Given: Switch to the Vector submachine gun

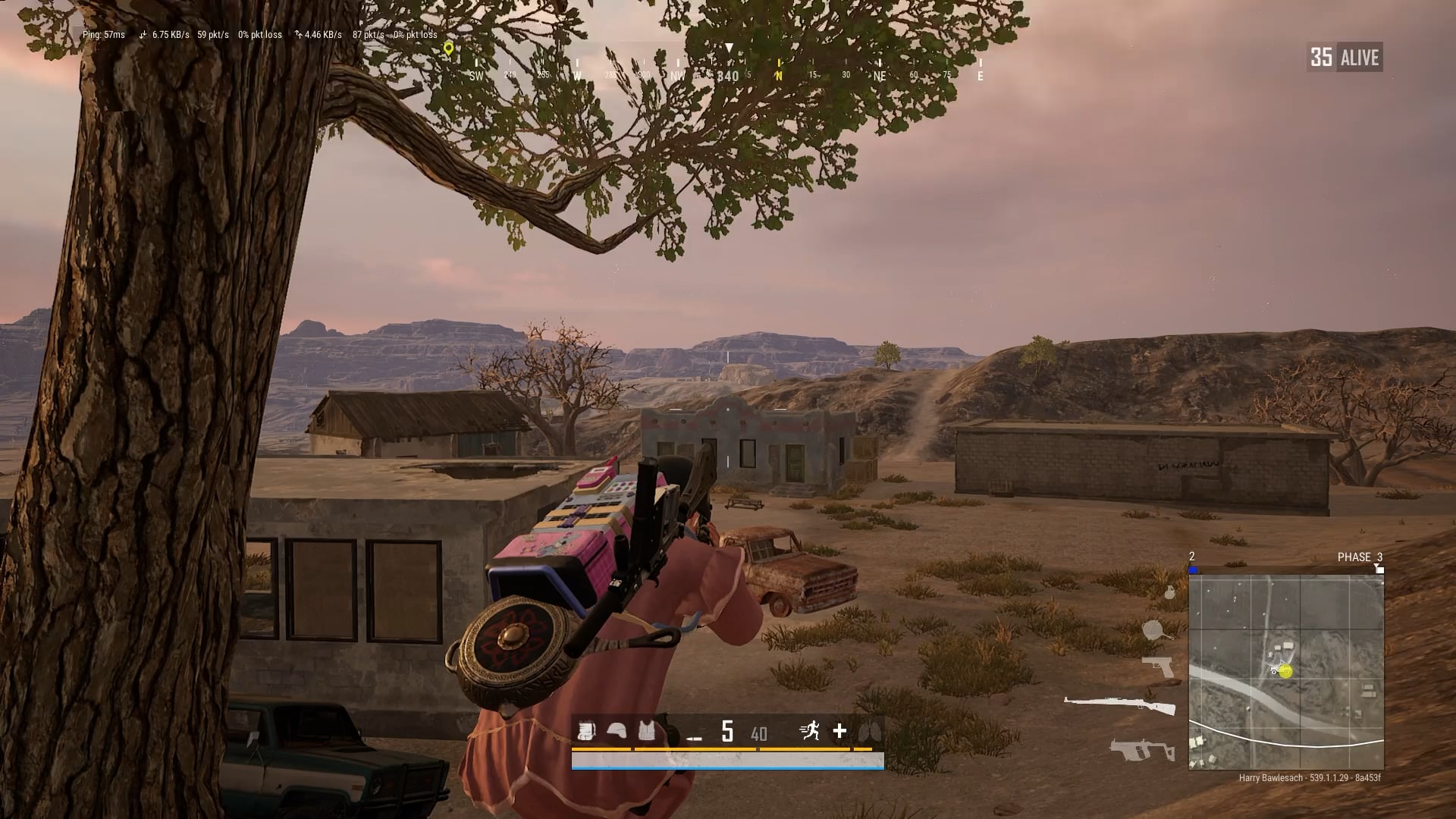Looking at the screenshot, I should pyautogui.click(x=1141, y=749).
